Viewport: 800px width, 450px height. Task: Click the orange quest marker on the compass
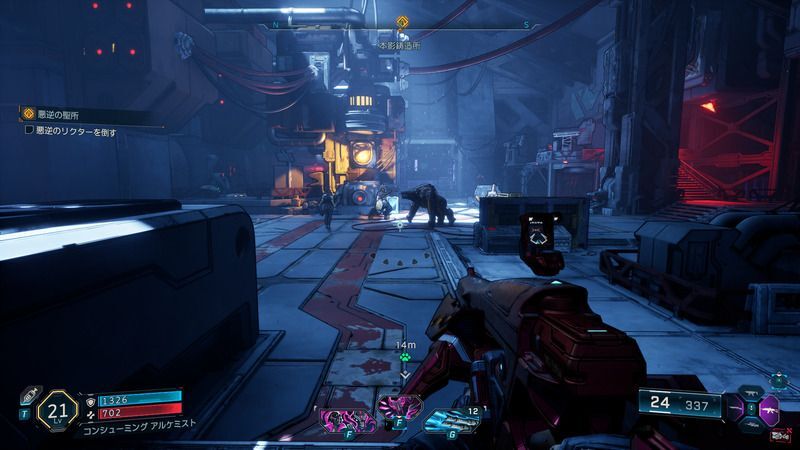point(402,21)
